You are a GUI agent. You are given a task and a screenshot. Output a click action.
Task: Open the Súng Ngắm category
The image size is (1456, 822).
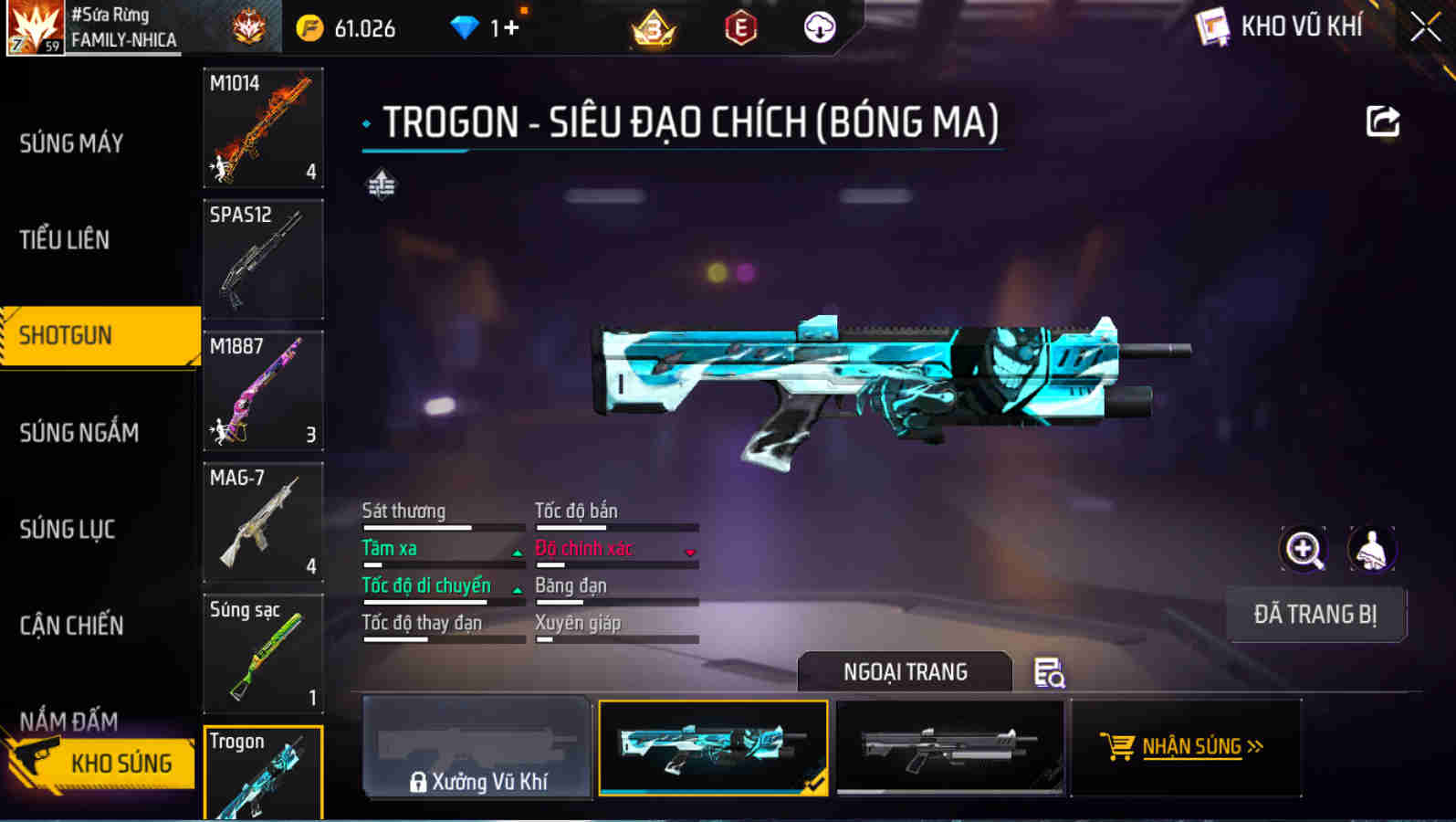[79, 433]
